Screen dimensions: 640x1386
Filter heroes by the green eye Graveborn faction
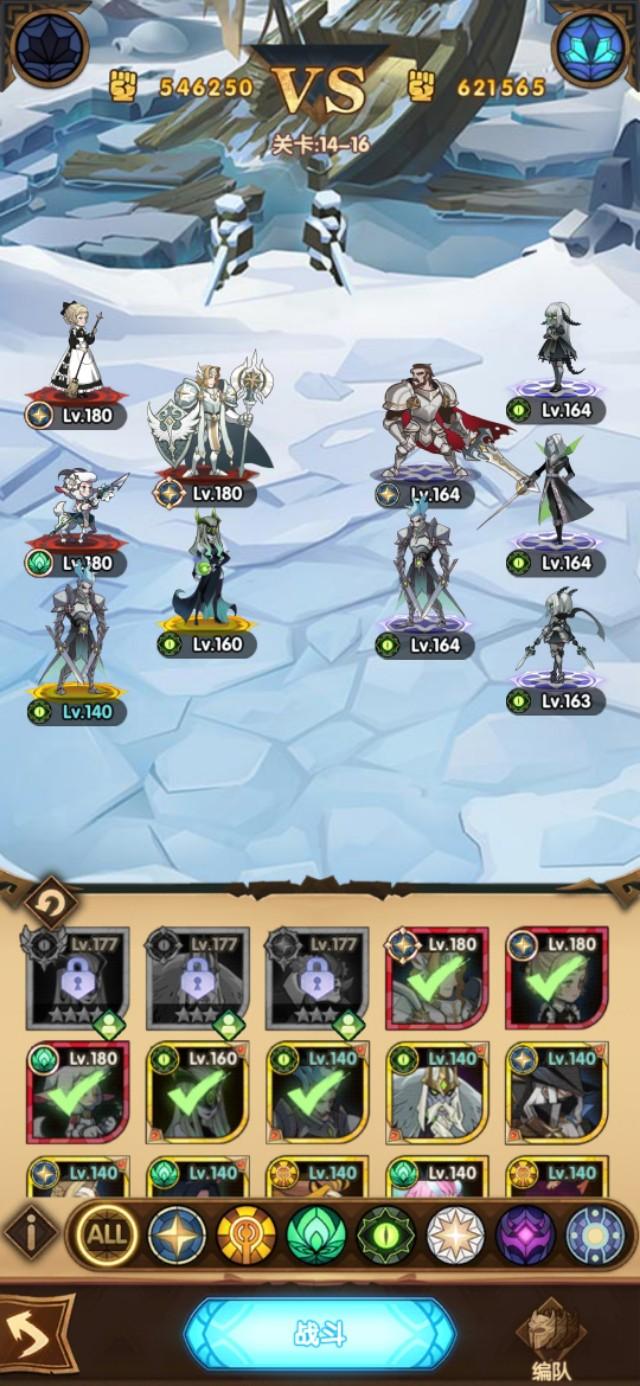(387, 1235)
